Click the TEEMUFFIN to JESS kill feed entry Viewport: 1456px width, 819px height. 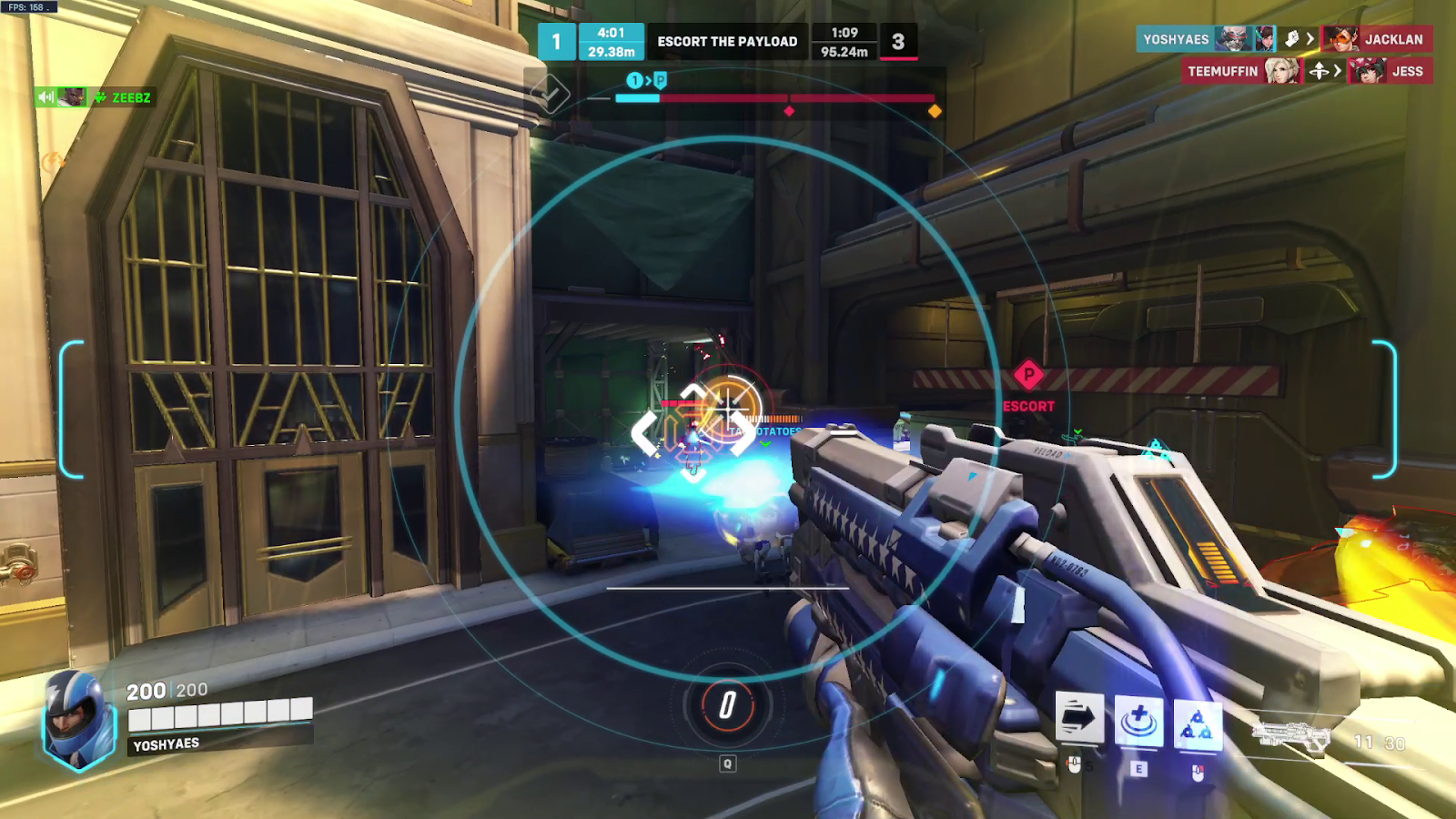pos(1307,71)
